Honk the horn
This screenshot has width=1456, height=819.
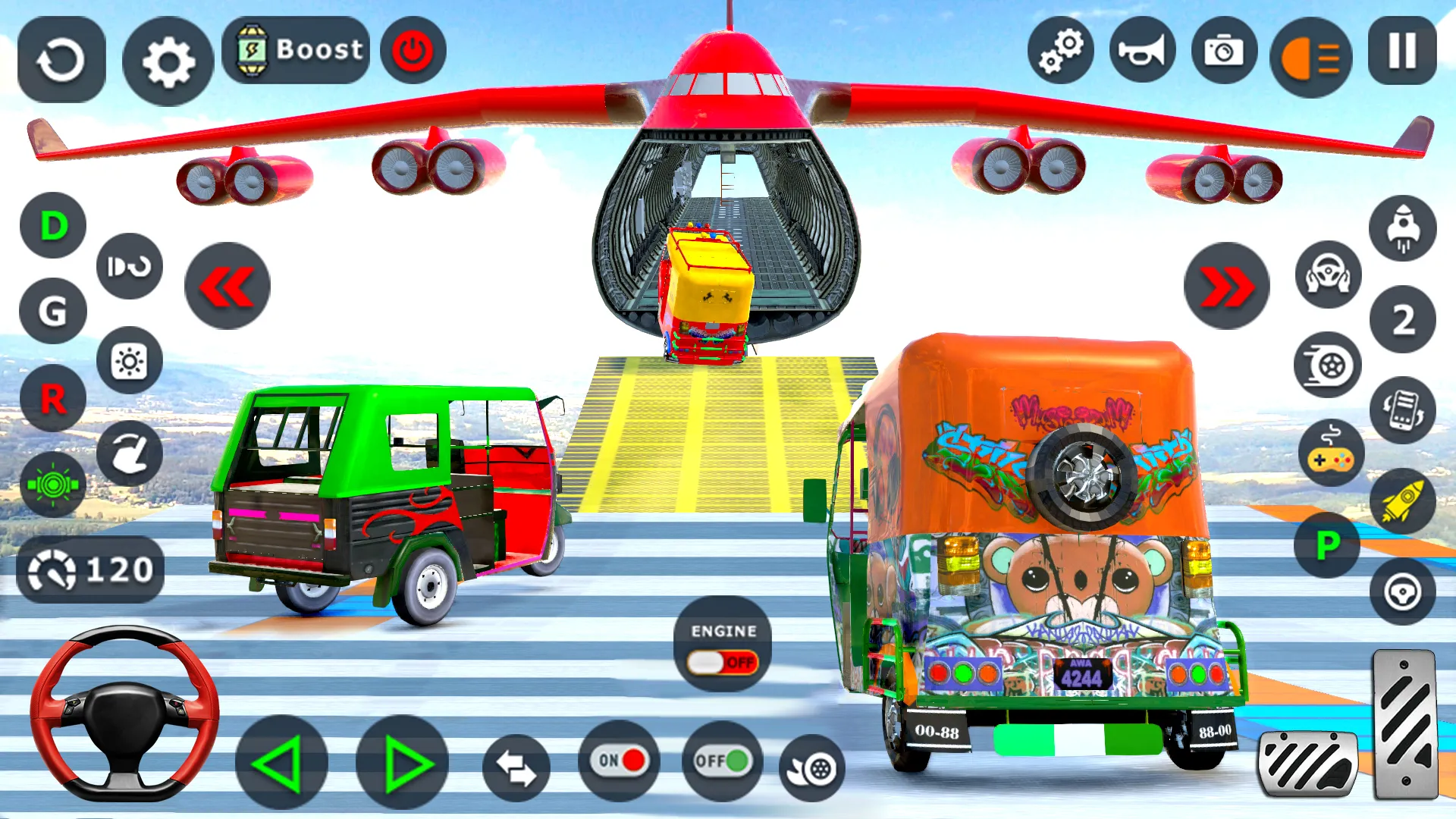click(x=1141, y=49)
